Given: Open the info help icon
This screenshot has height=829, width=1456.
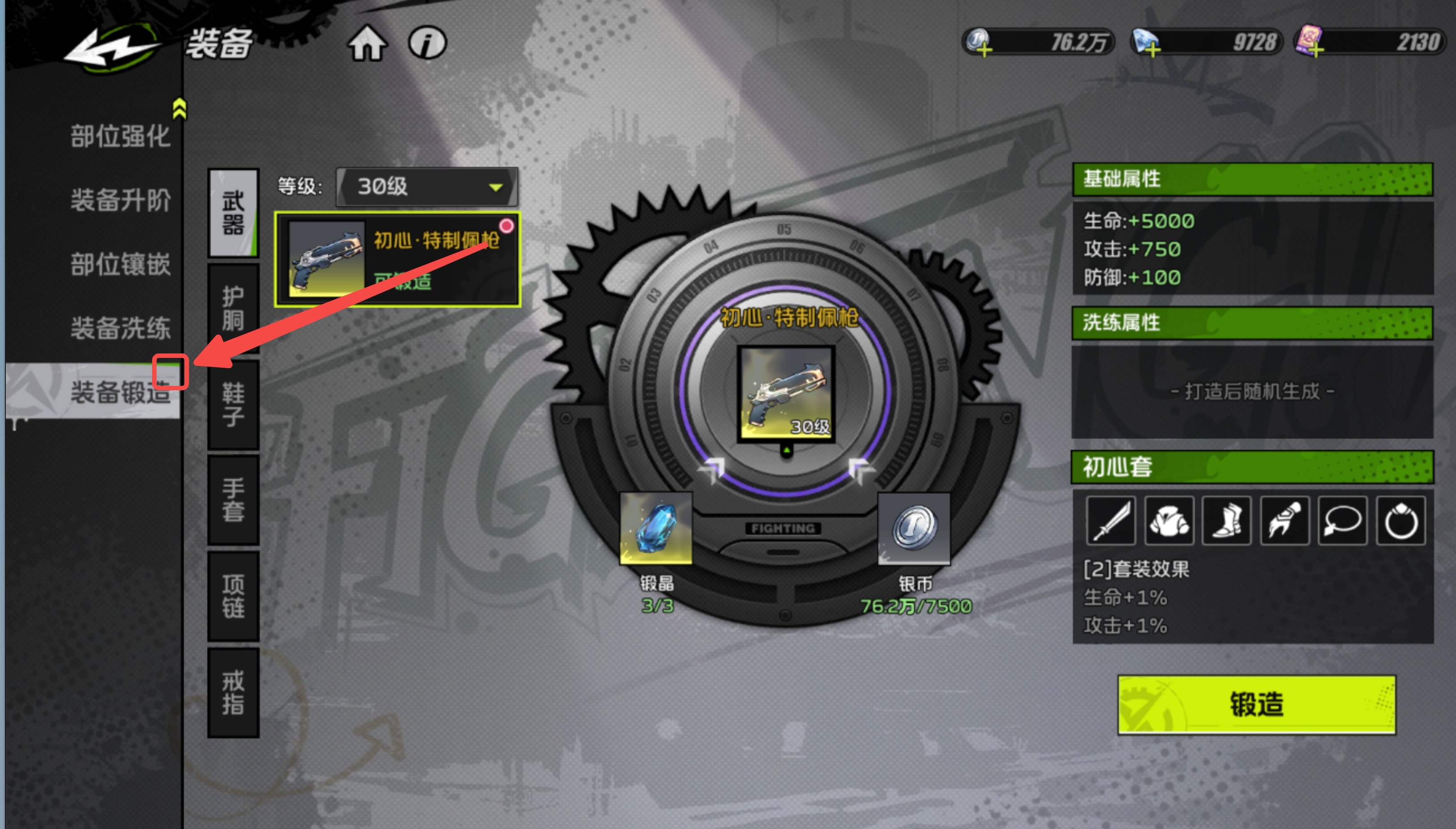Looking at the screenshot, I should coord(427,43).
